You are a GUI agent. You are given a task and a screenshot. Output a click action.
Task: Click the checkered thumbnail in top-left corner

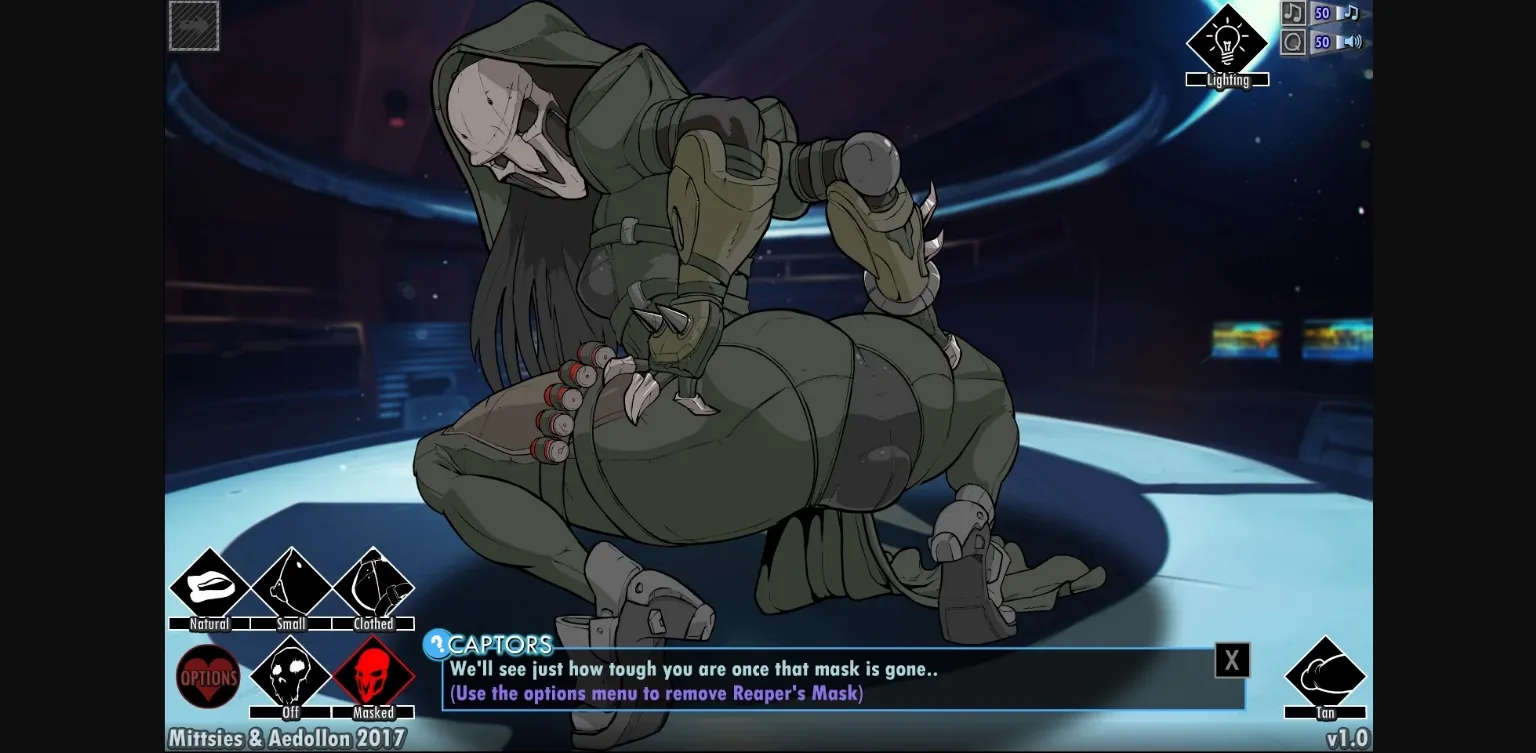click(x=193, y=25)
